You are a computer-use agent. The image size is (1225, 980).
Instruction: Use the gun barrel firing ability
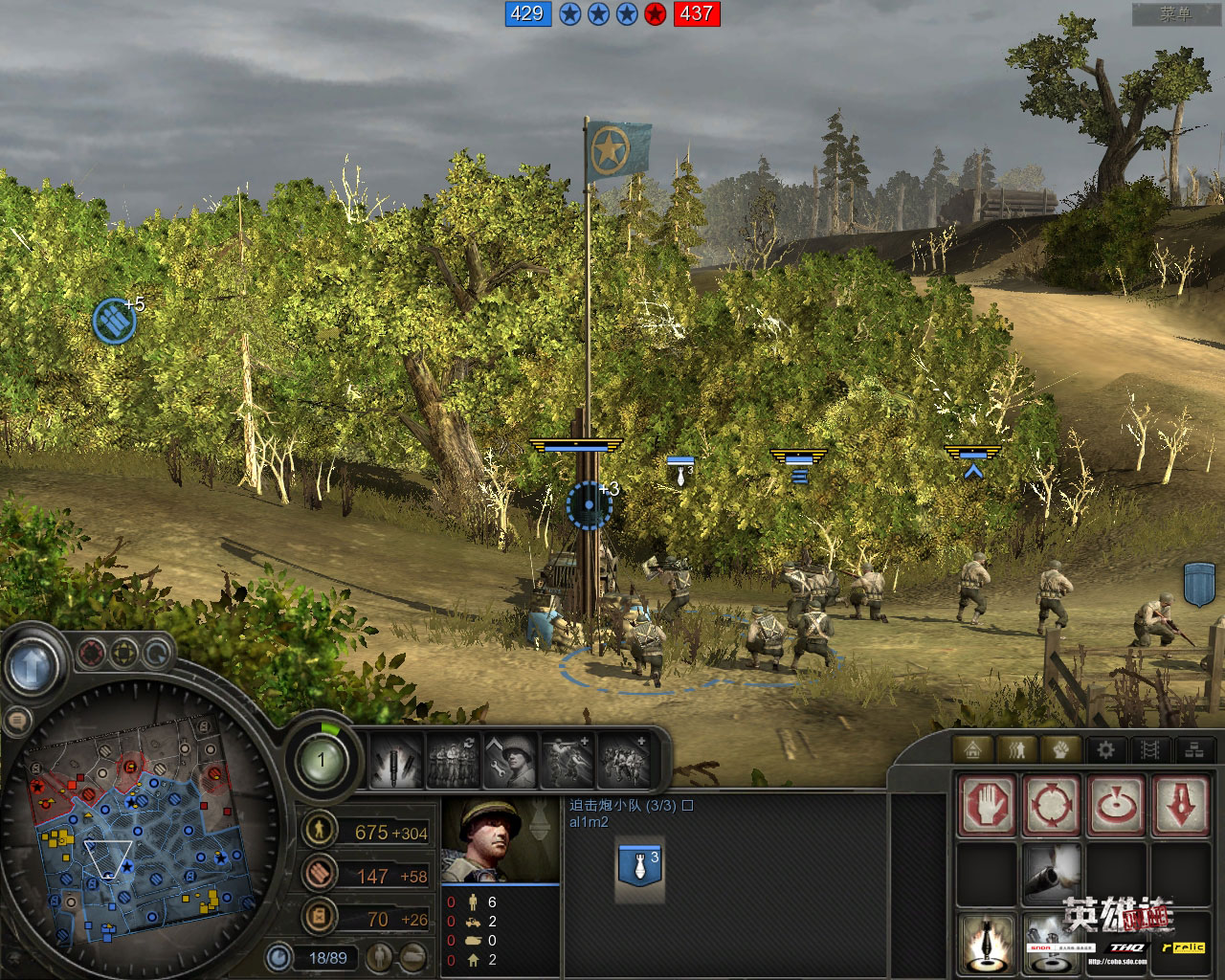tap(1052, 873)
